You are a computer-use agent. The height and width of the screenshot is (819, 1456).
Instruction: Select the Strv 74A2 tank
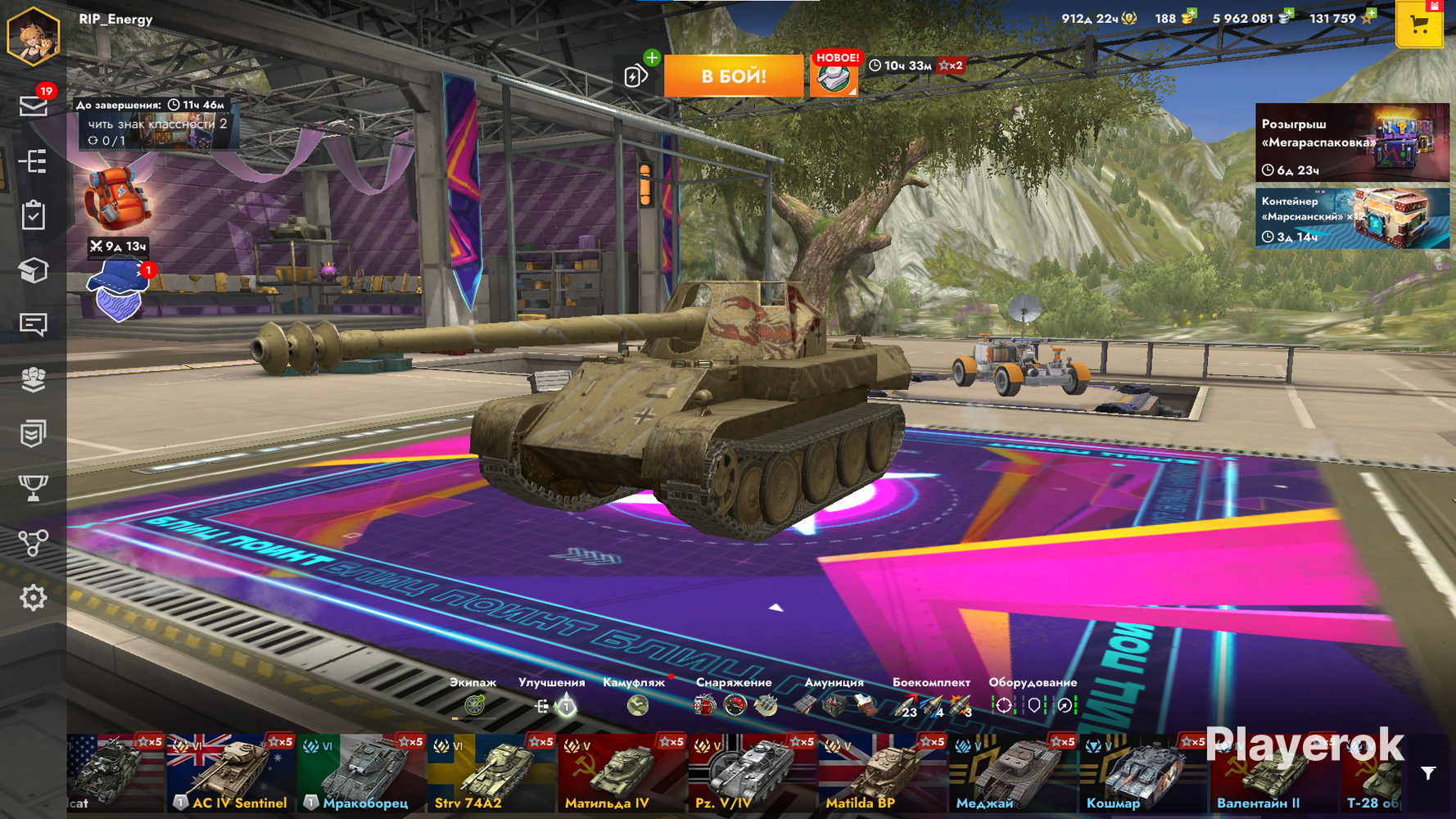click(x=491, y=774)
